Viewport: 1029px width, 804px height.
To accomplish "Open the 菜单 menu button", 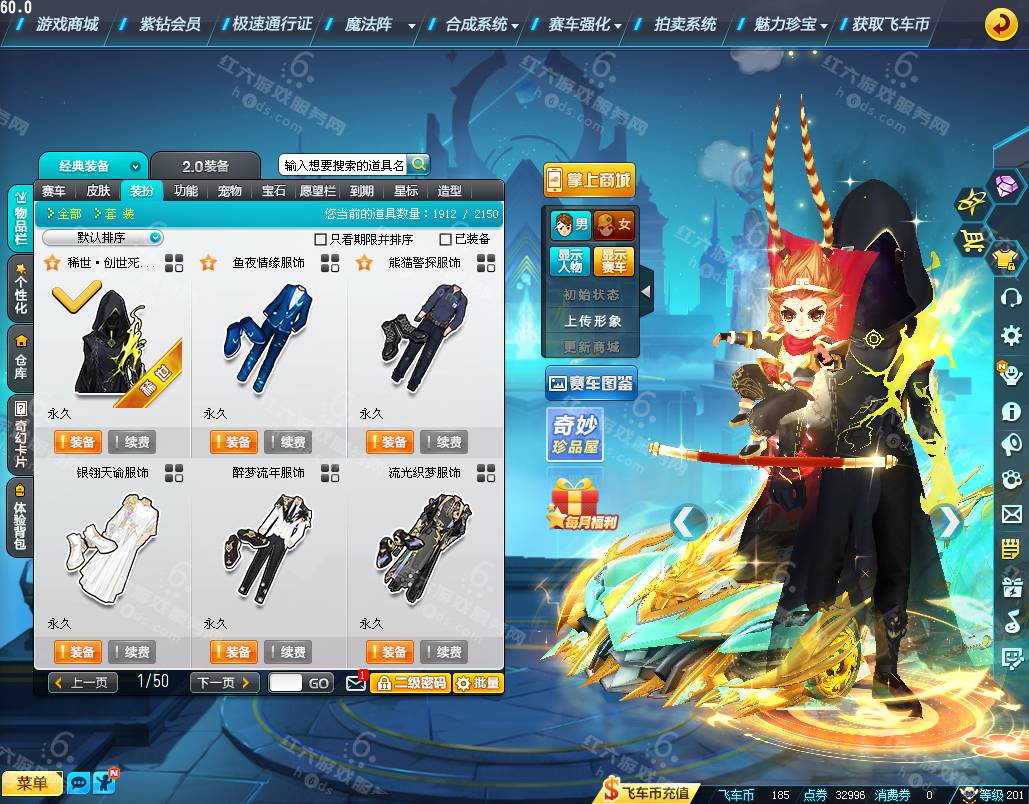I will [32, 783].
